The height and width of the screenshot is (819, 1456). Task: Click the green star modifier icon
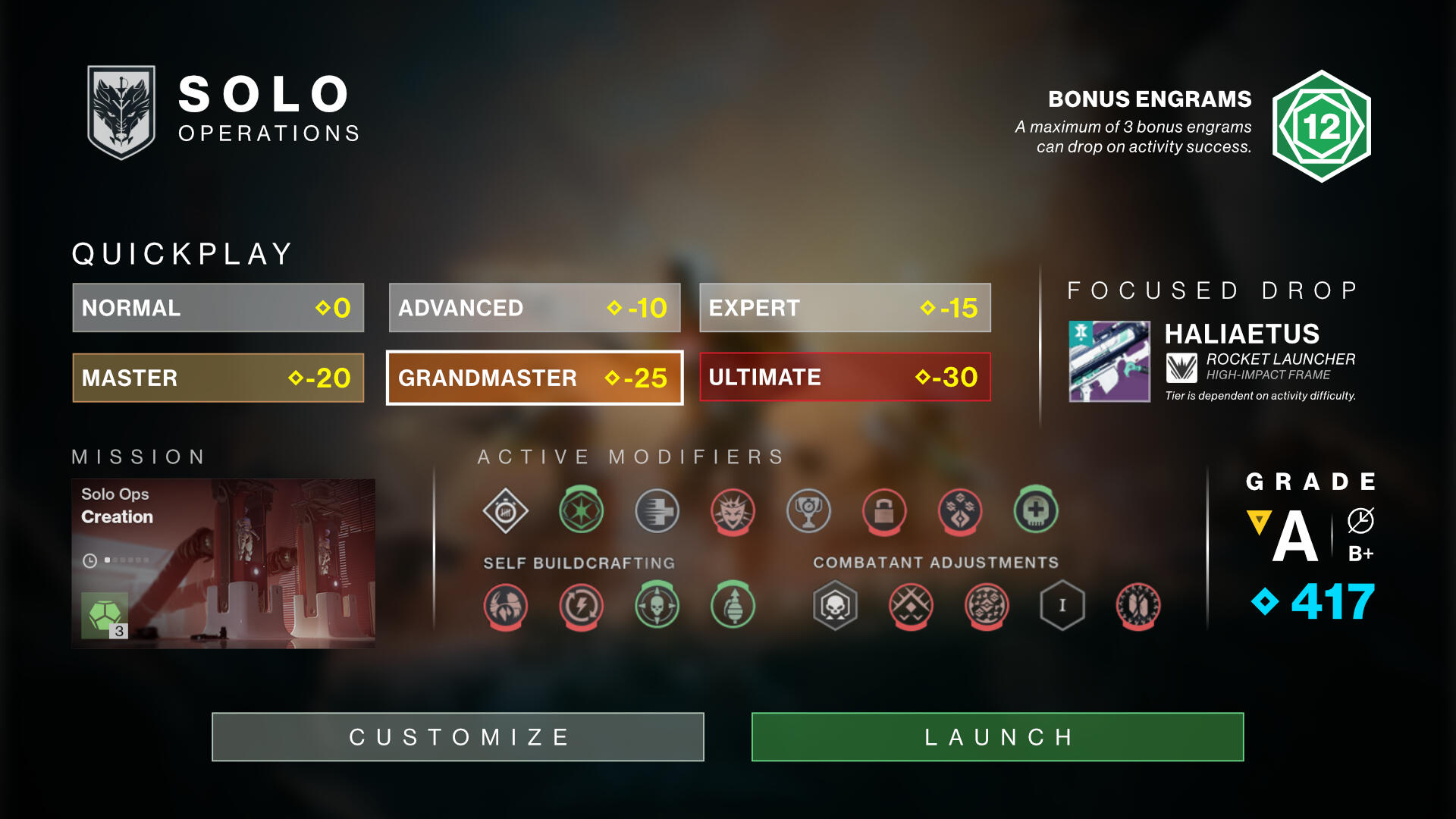pos(580,512)
